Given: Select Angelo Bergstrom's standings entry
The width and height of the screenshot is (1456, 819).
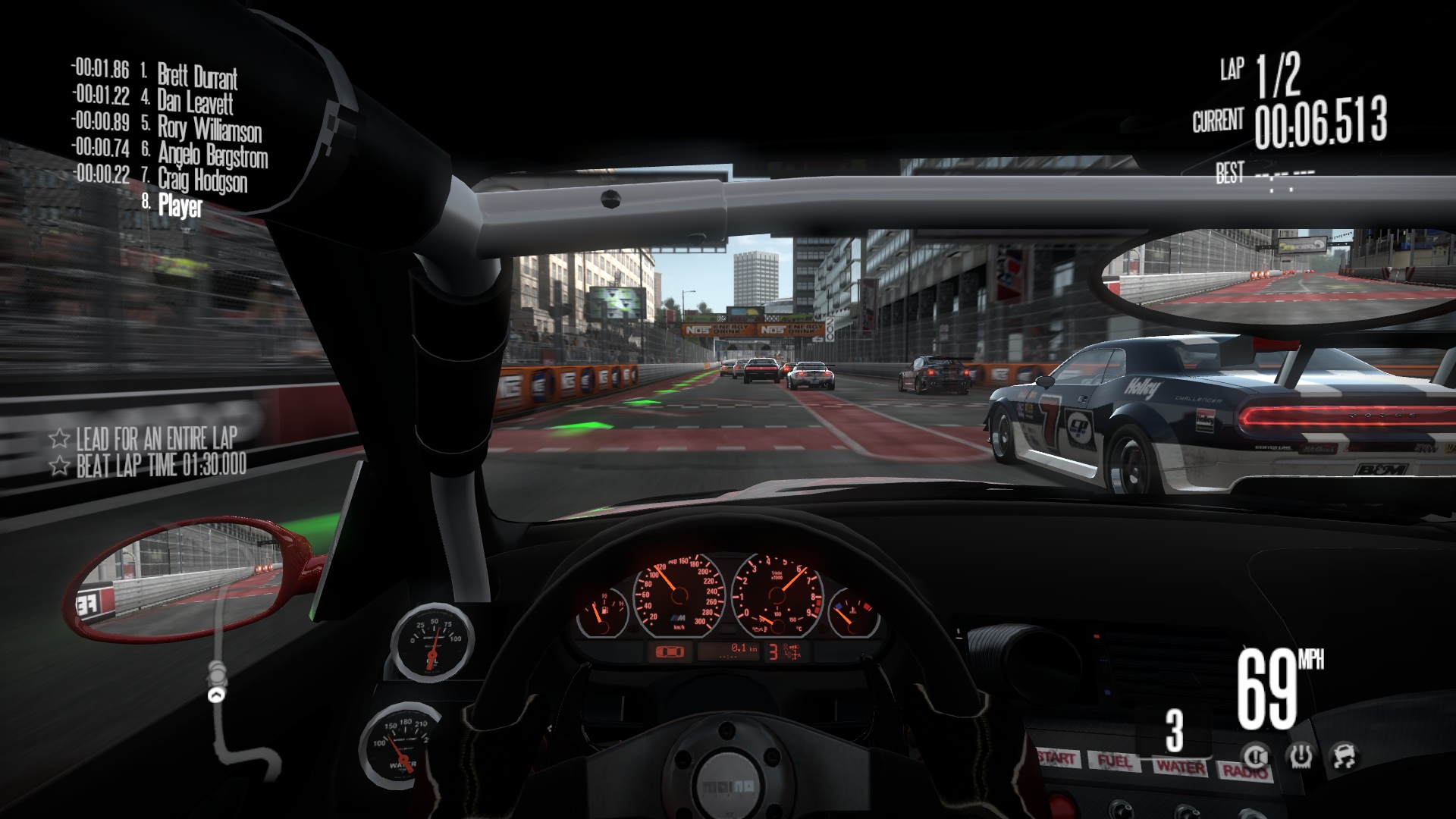Looking at the screenshot, I should click(212, 155).
